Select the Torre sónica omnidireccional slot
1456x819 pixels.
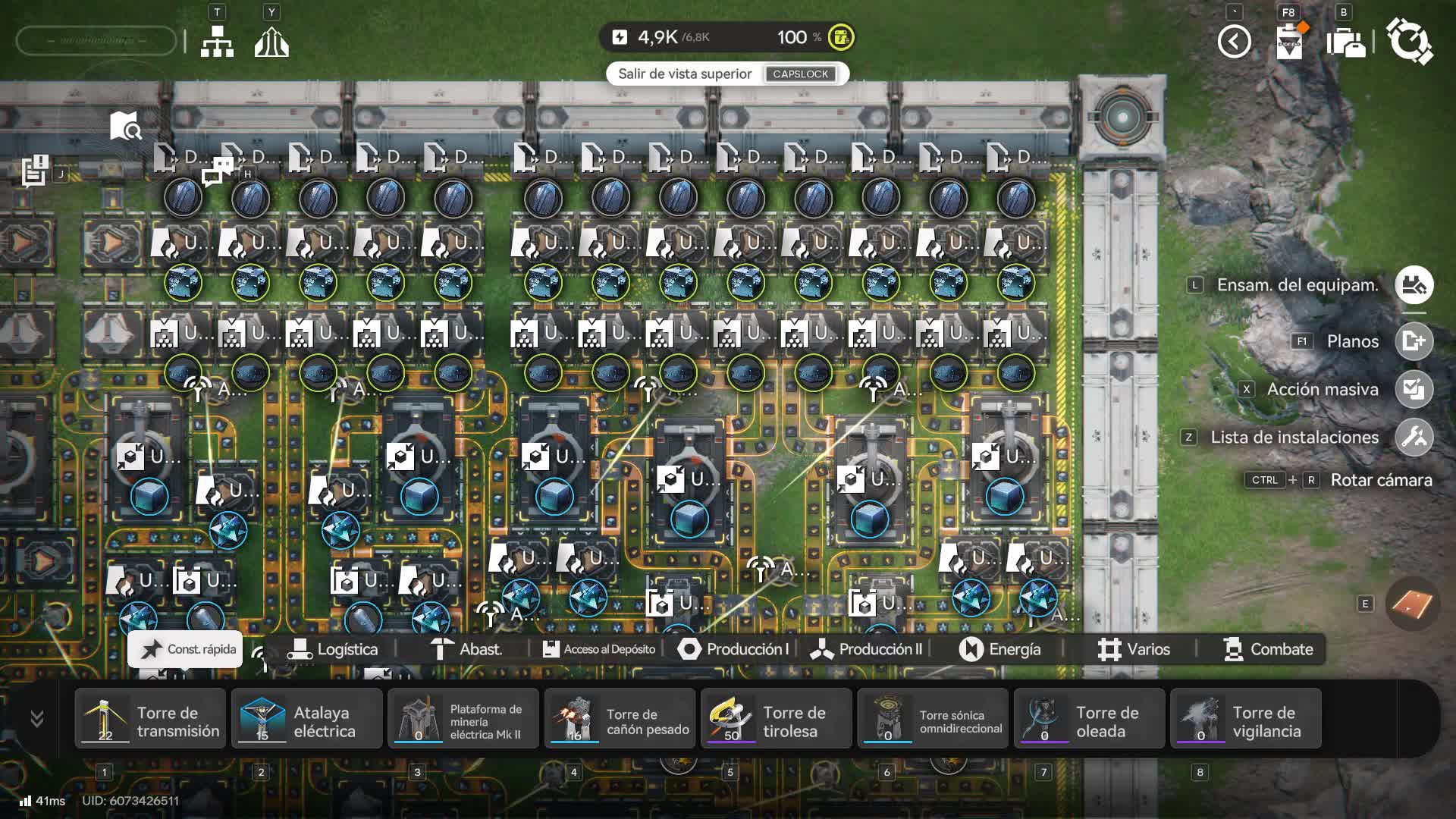(x=934, y=719)
